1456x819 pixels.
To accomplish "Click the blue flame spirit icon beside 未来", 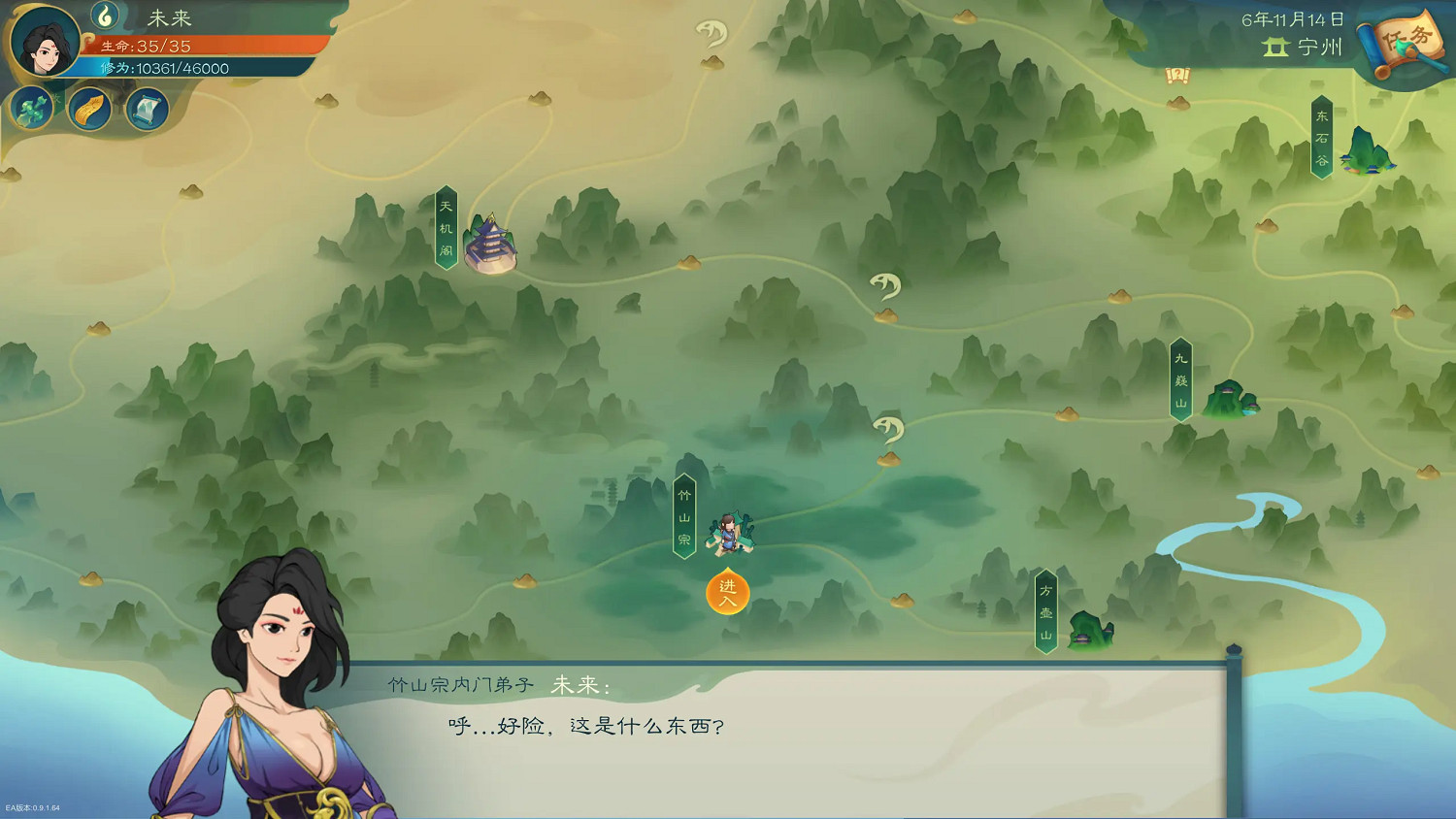I will tap(104, 17).
